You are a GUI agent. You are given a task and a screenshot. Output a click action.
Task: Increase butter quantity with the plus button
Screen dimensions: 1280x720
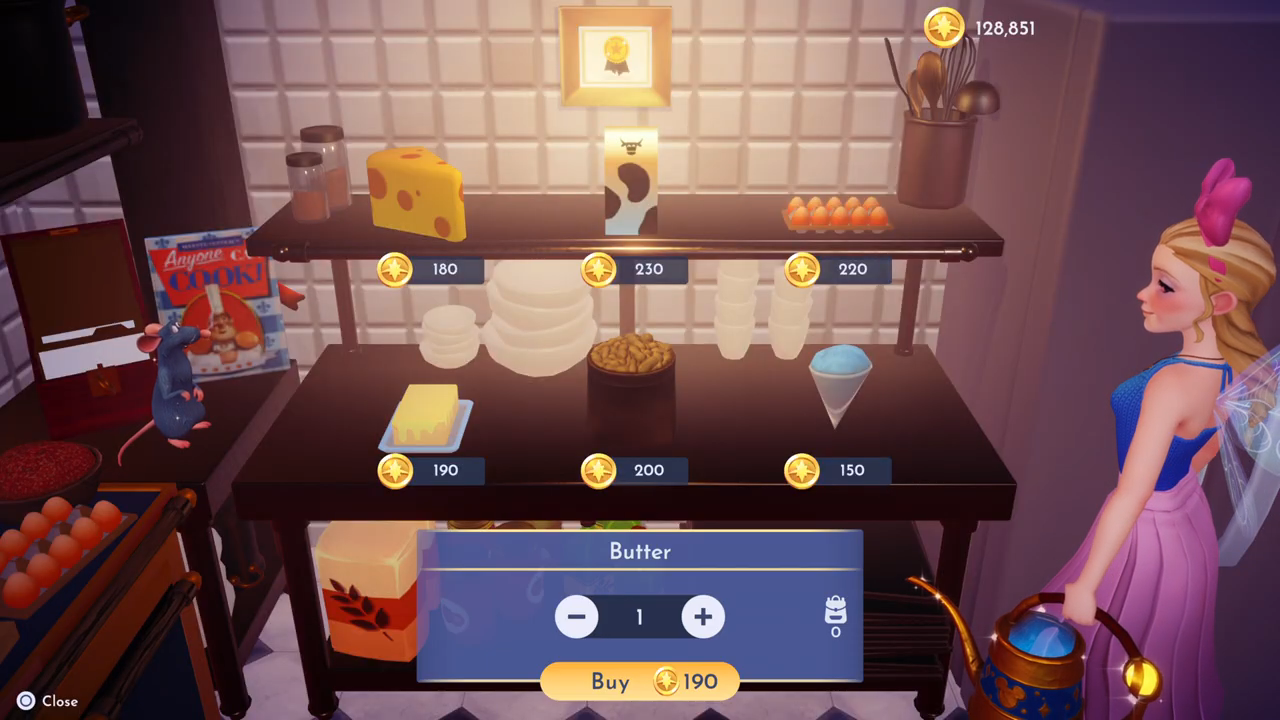click(x=703, y=617)
